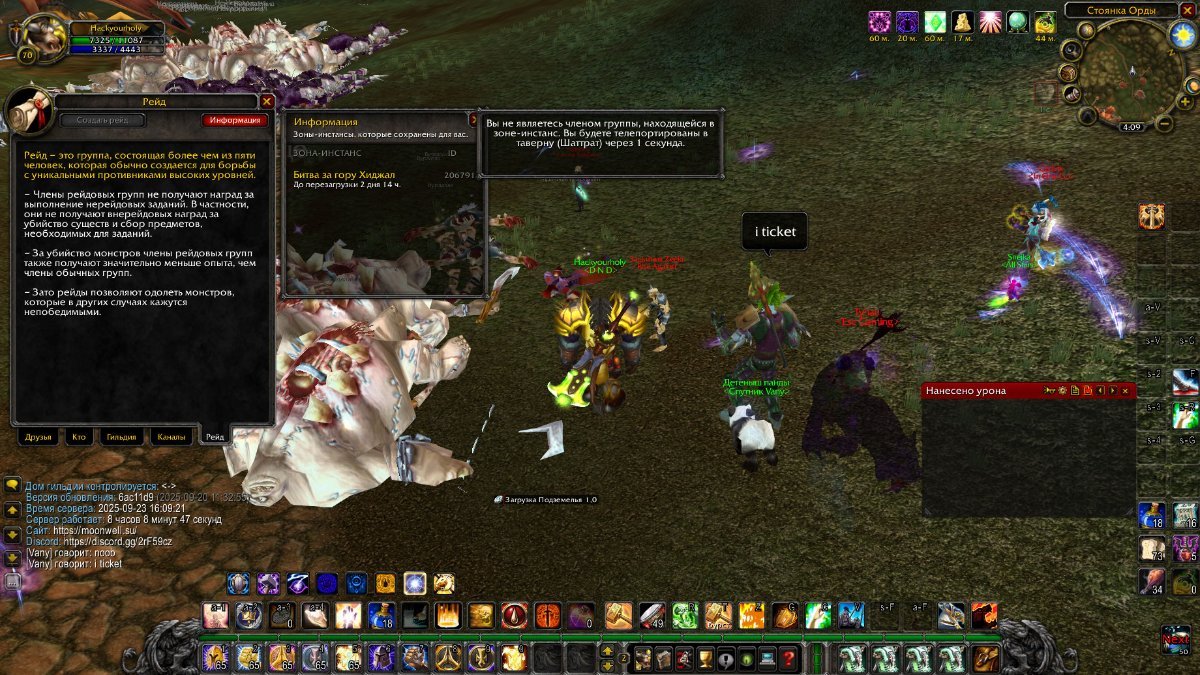Screen dimensions: 1200x675
Task: Click the player portrait of Hackyourholy
Action: [x=40, y=37]
